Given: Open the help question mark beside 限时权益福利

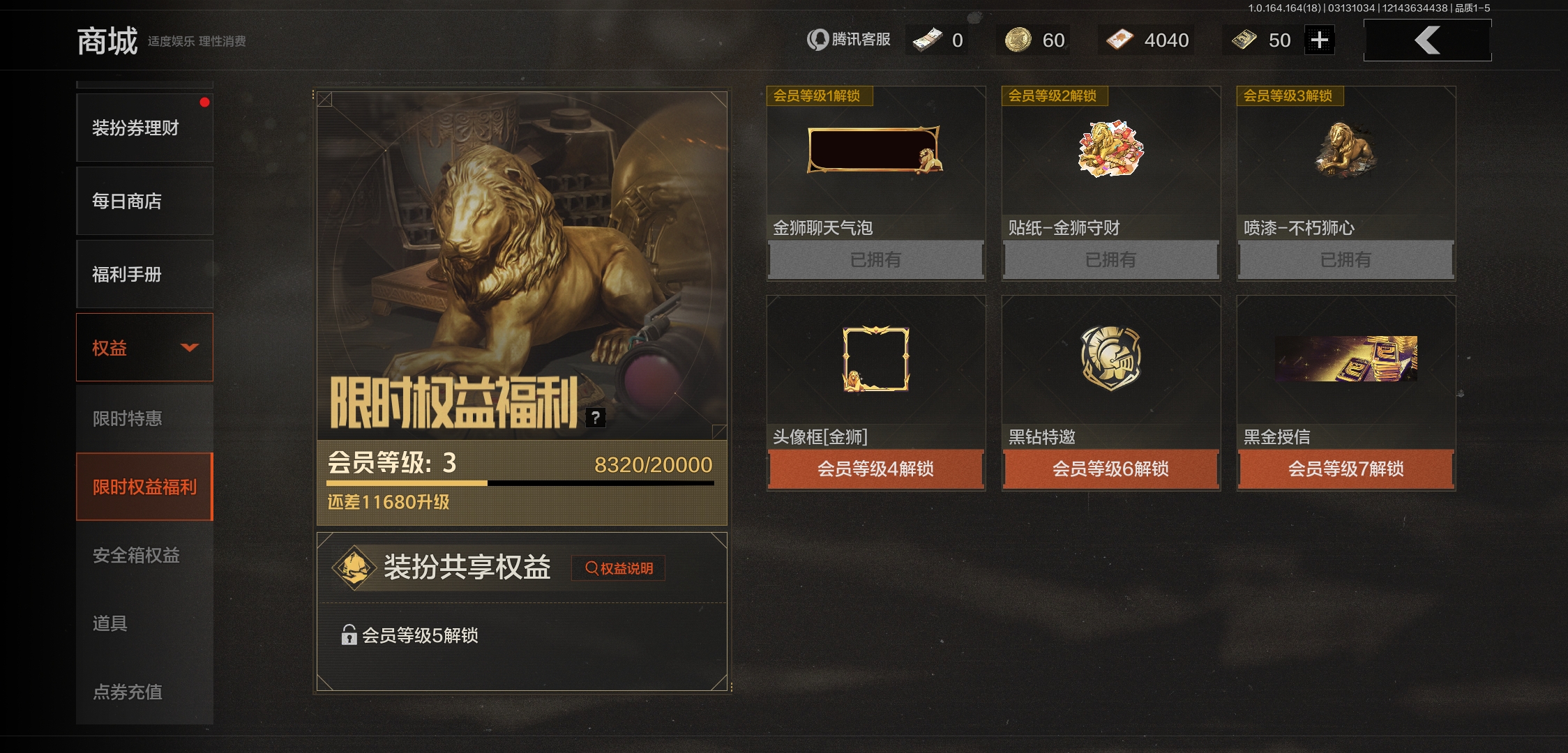Looking at the screenshot, I should (x=596, y=417).
